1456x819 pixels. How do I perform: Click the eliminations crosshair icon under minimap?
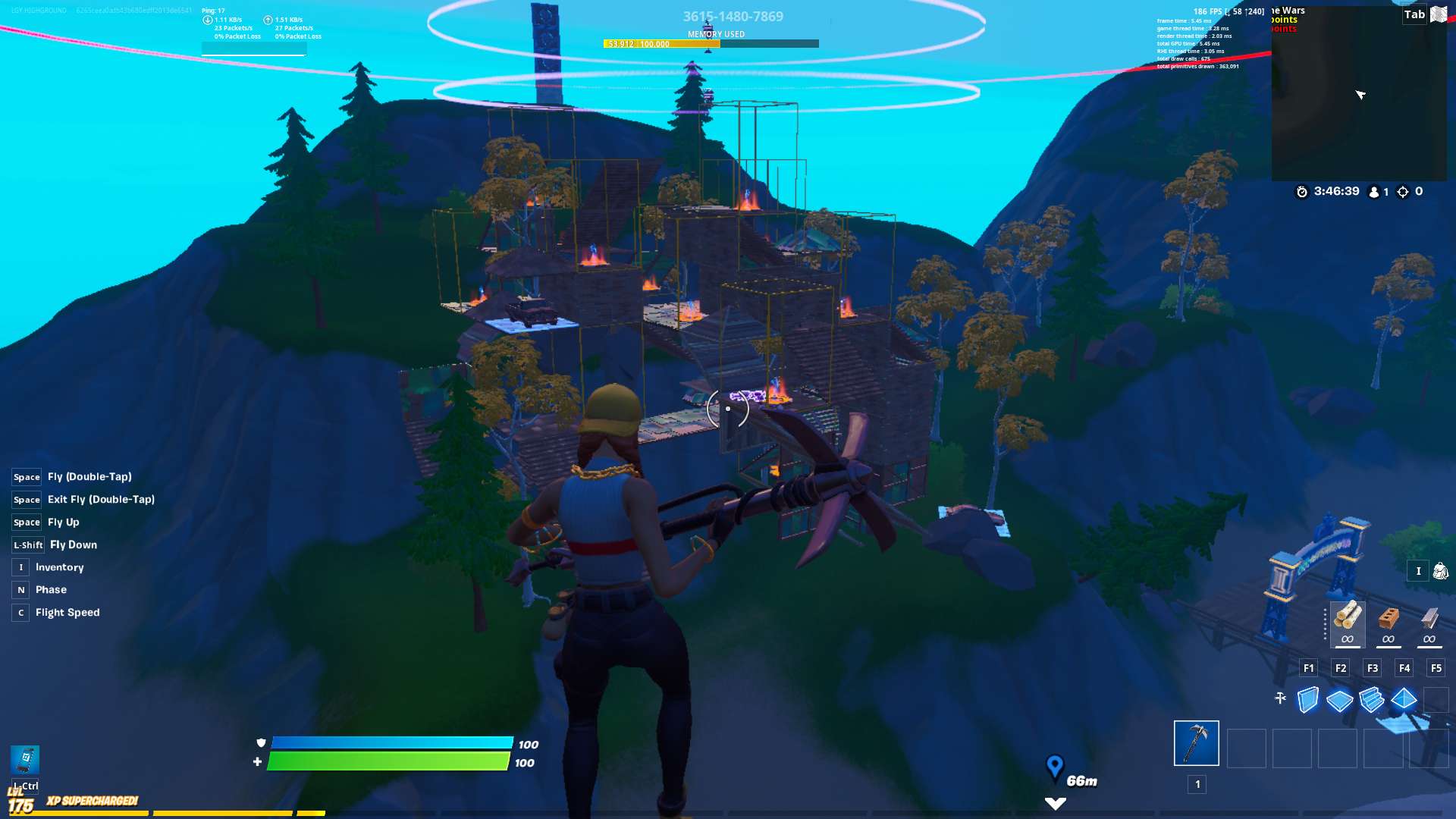click(1401, 192)
